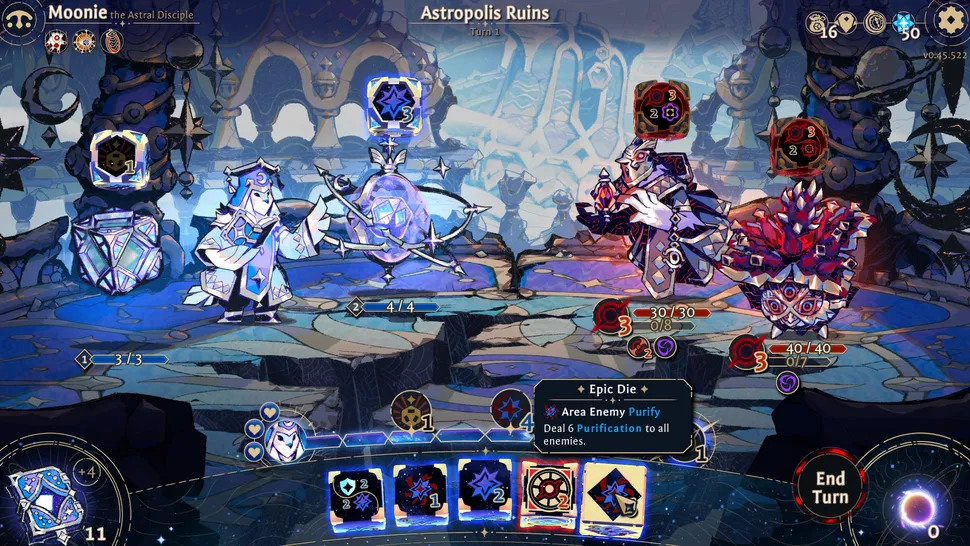Select the shield and star die card
The height and width of the screenshot is (546, 970).
tap(355, 494)
